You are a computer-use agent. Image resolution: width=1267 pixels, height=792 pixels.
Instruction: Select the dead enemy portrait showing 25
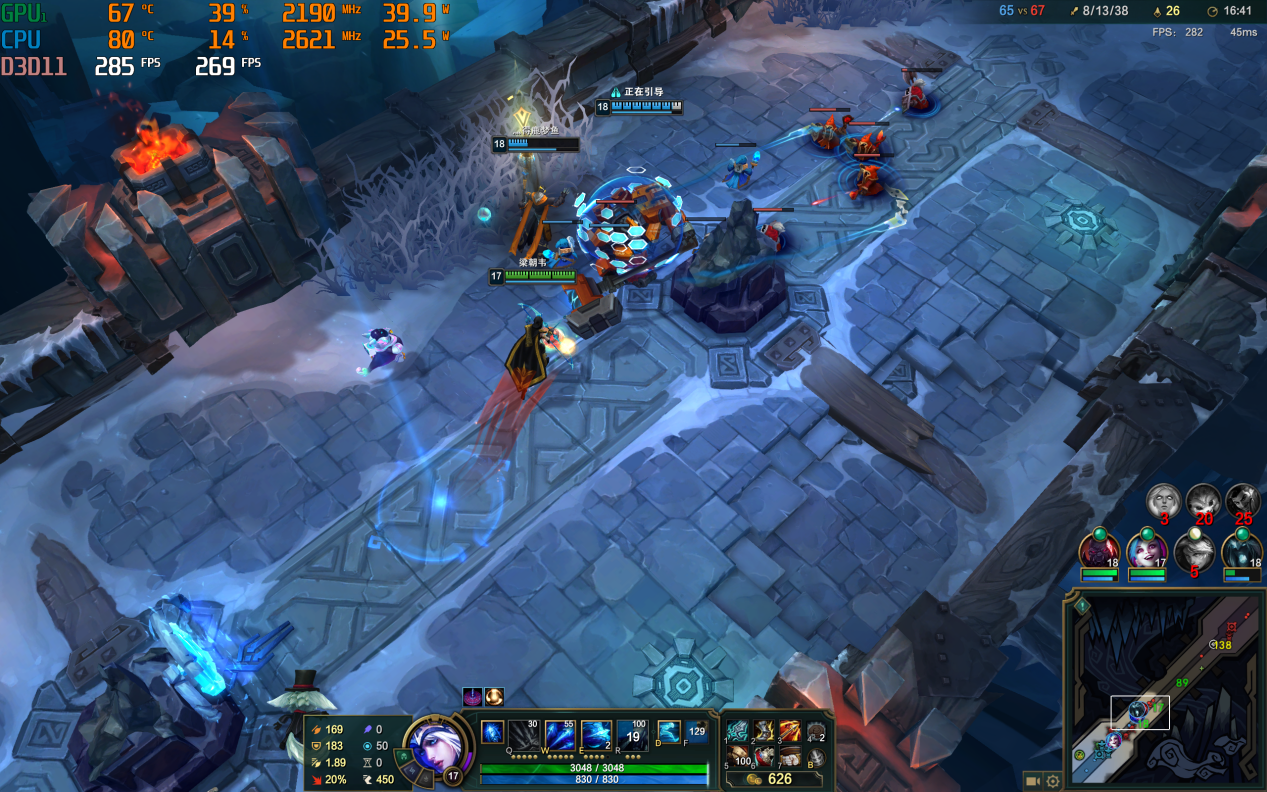point(1243,500)
